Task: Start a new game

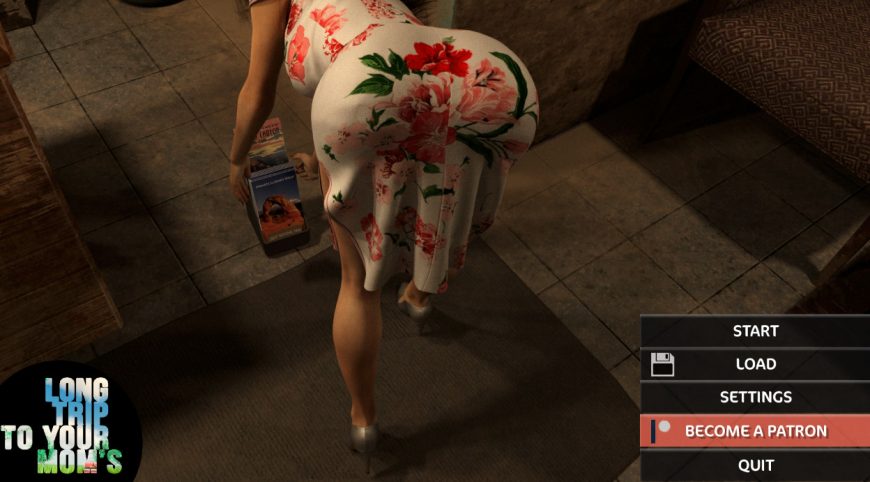Action: click(x=755, y=331)
